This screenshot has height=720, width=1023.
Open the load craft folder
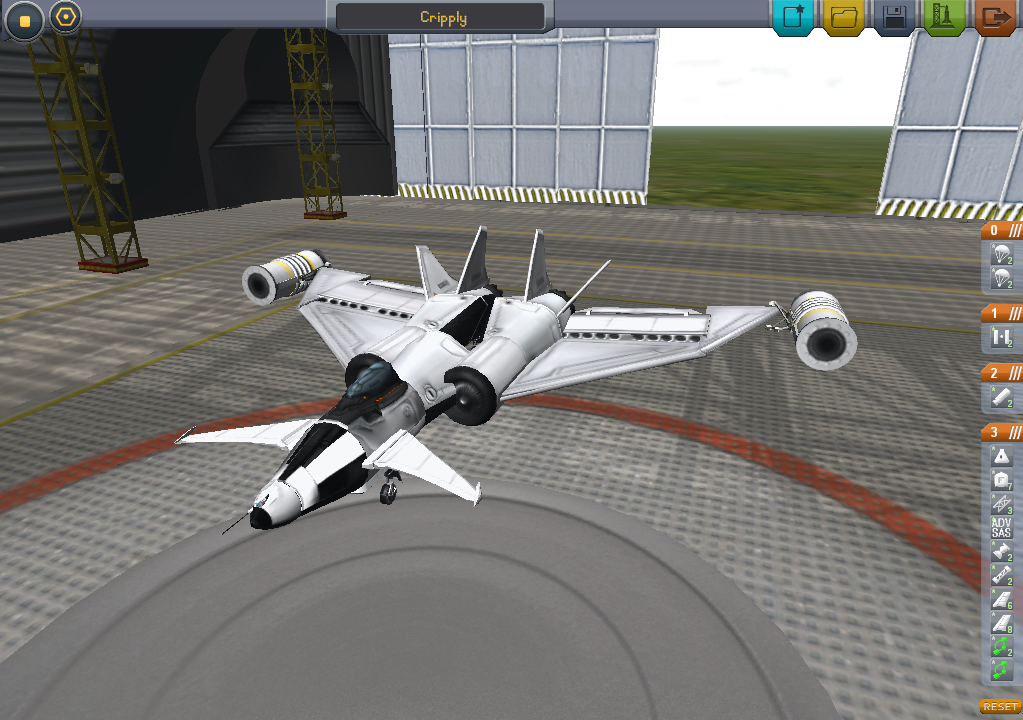pos(845,17)
